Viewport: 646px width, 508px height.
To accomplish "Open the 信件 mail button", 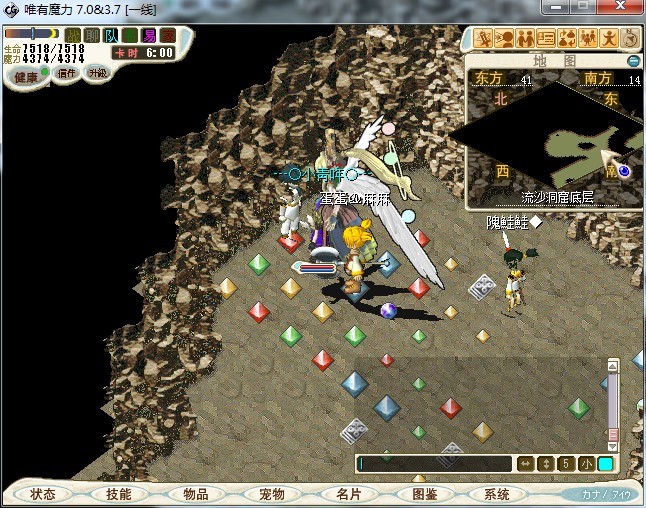I will click(x=66, y=73).
